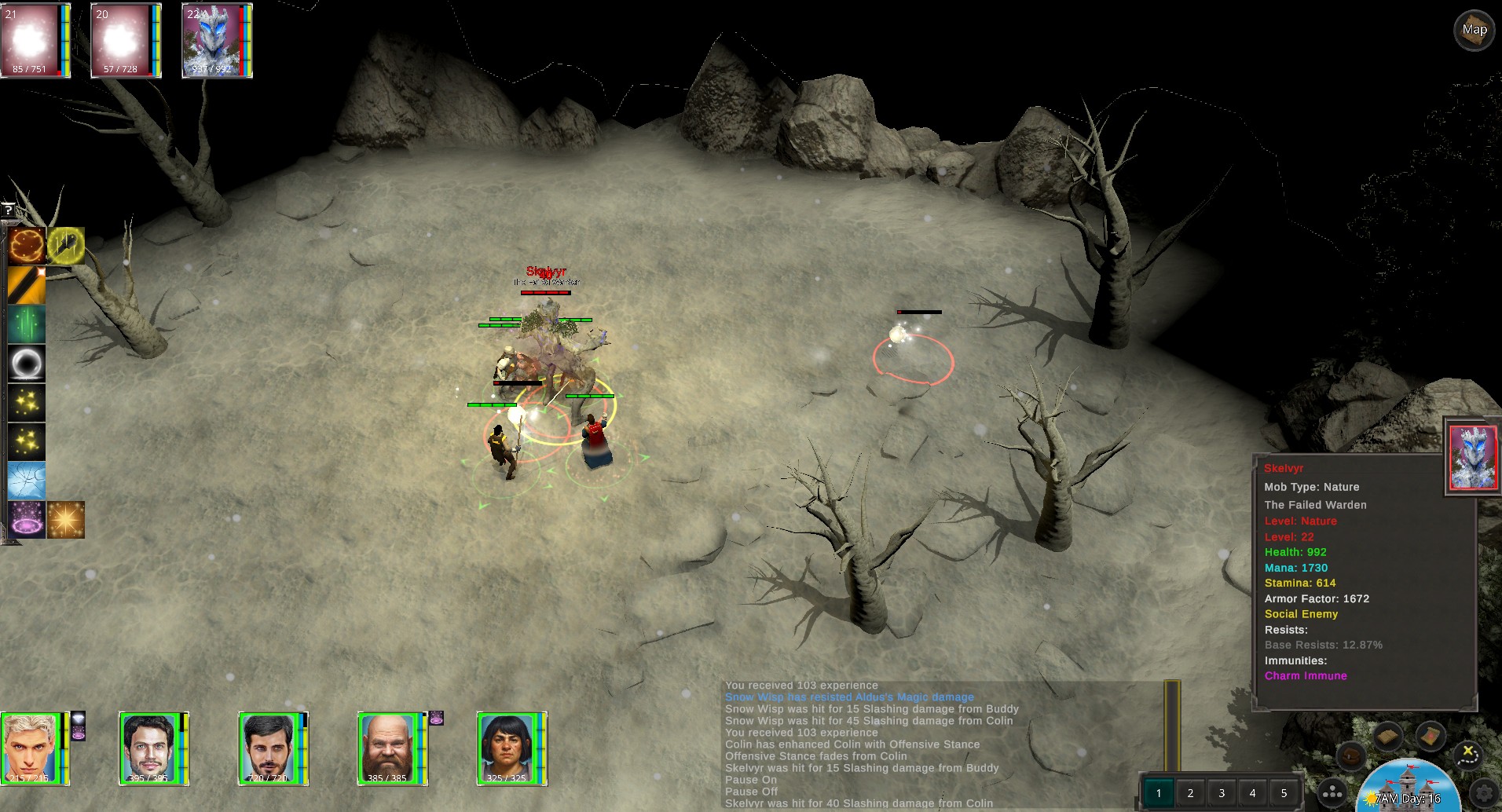Screen dimensions: 1502x812
Task: Cast the golden starburst spell
Action: tap(66, 520)
